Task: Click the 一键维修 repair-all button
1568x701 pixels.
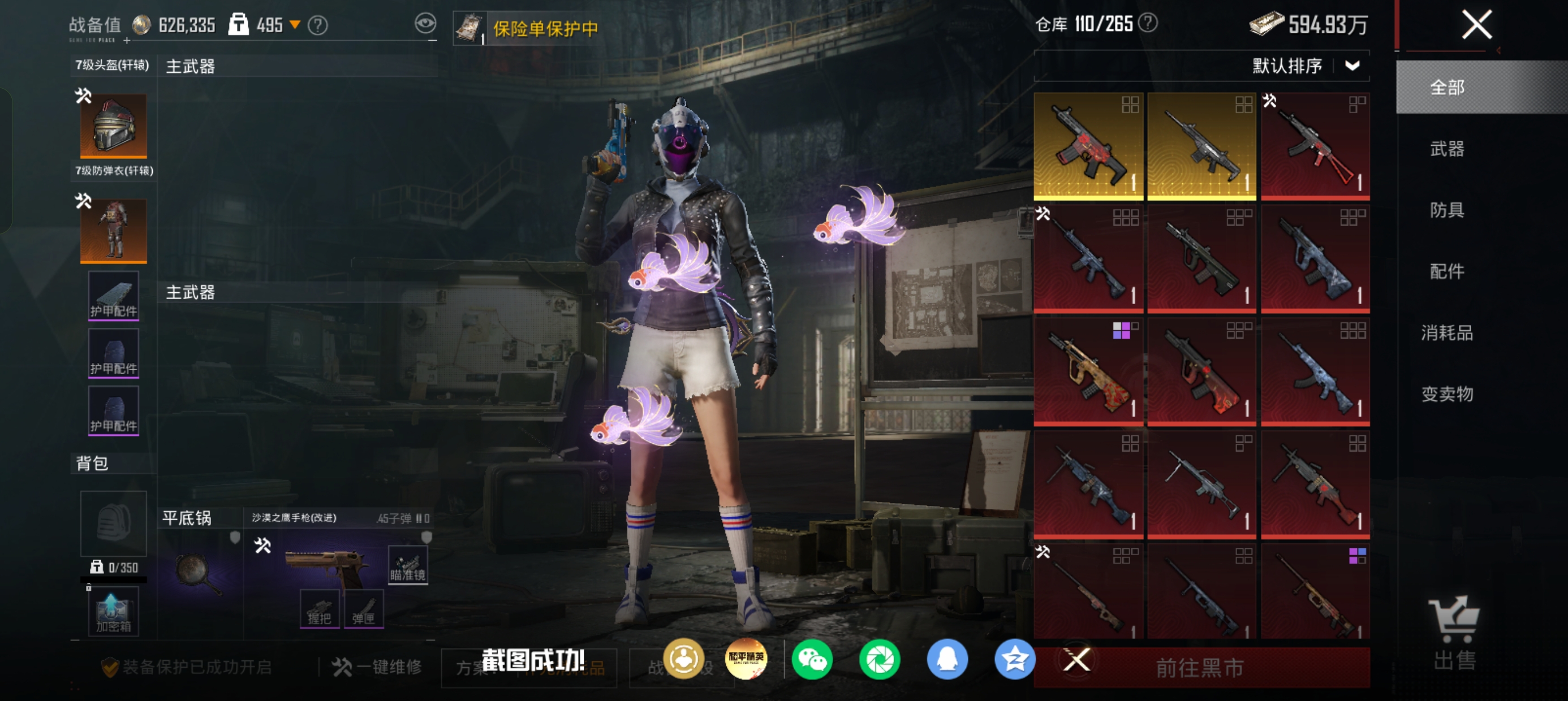Action: pos(377,668)
